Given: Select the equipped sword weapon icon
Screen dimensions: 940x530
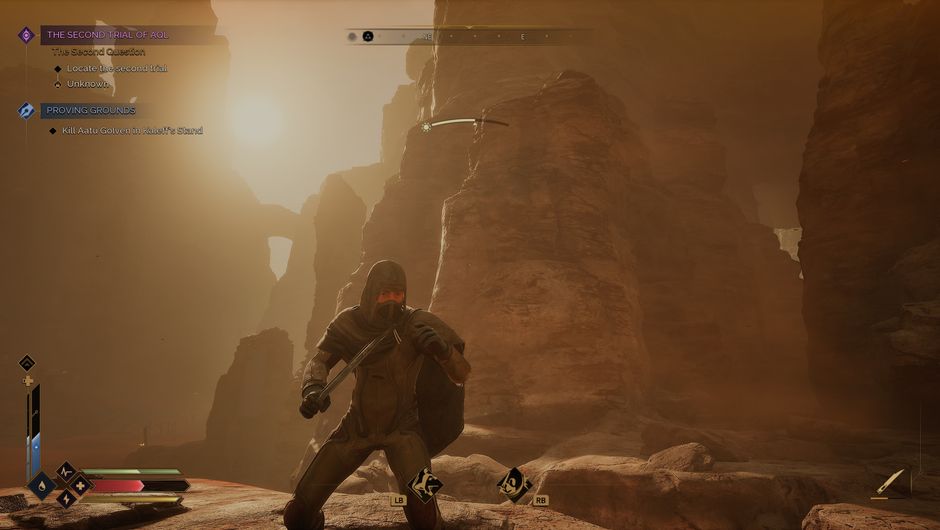Looking at the screenshot, I should click(887, 482).
